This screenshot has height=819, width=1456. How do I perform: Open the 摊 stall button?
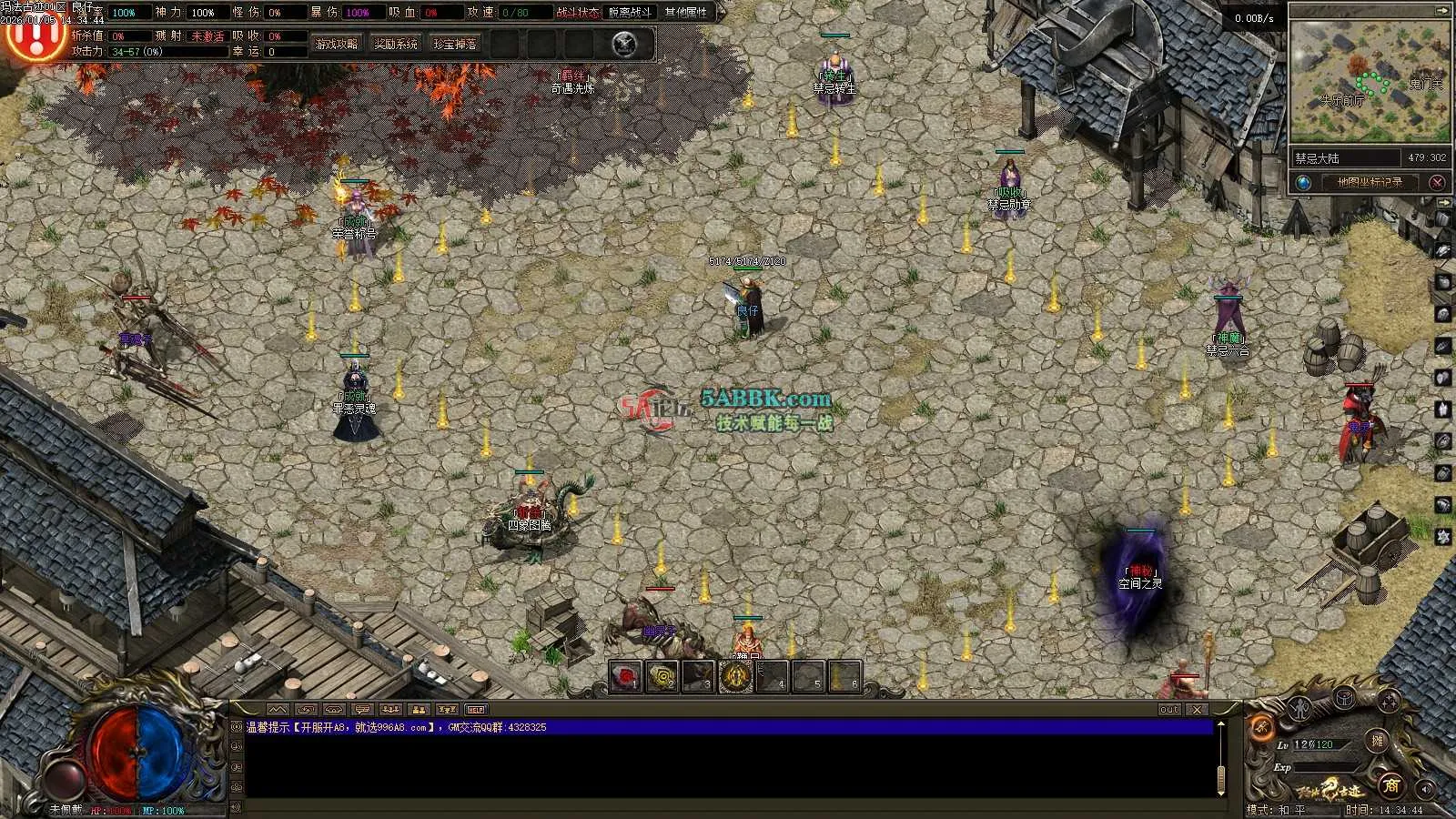coord(1378,741)
